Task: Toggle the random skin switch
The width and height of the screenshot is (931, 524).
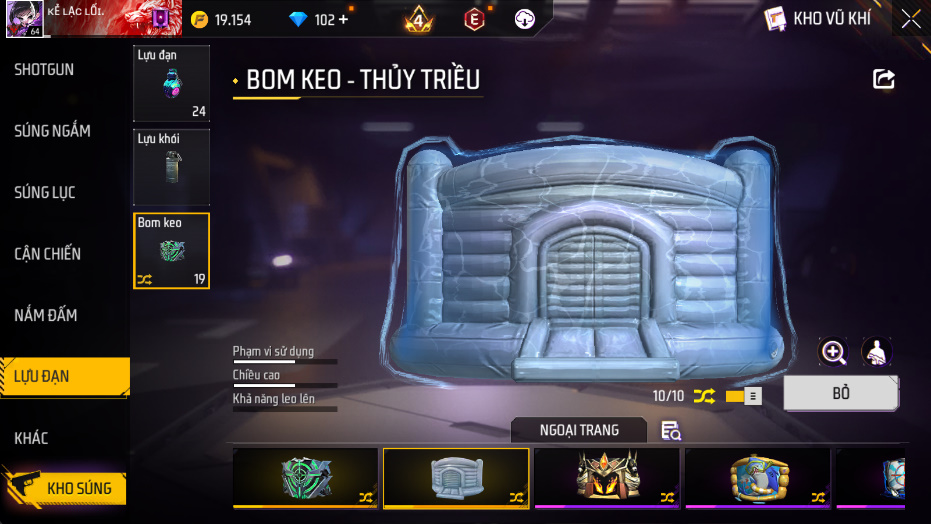Action: 743,396
